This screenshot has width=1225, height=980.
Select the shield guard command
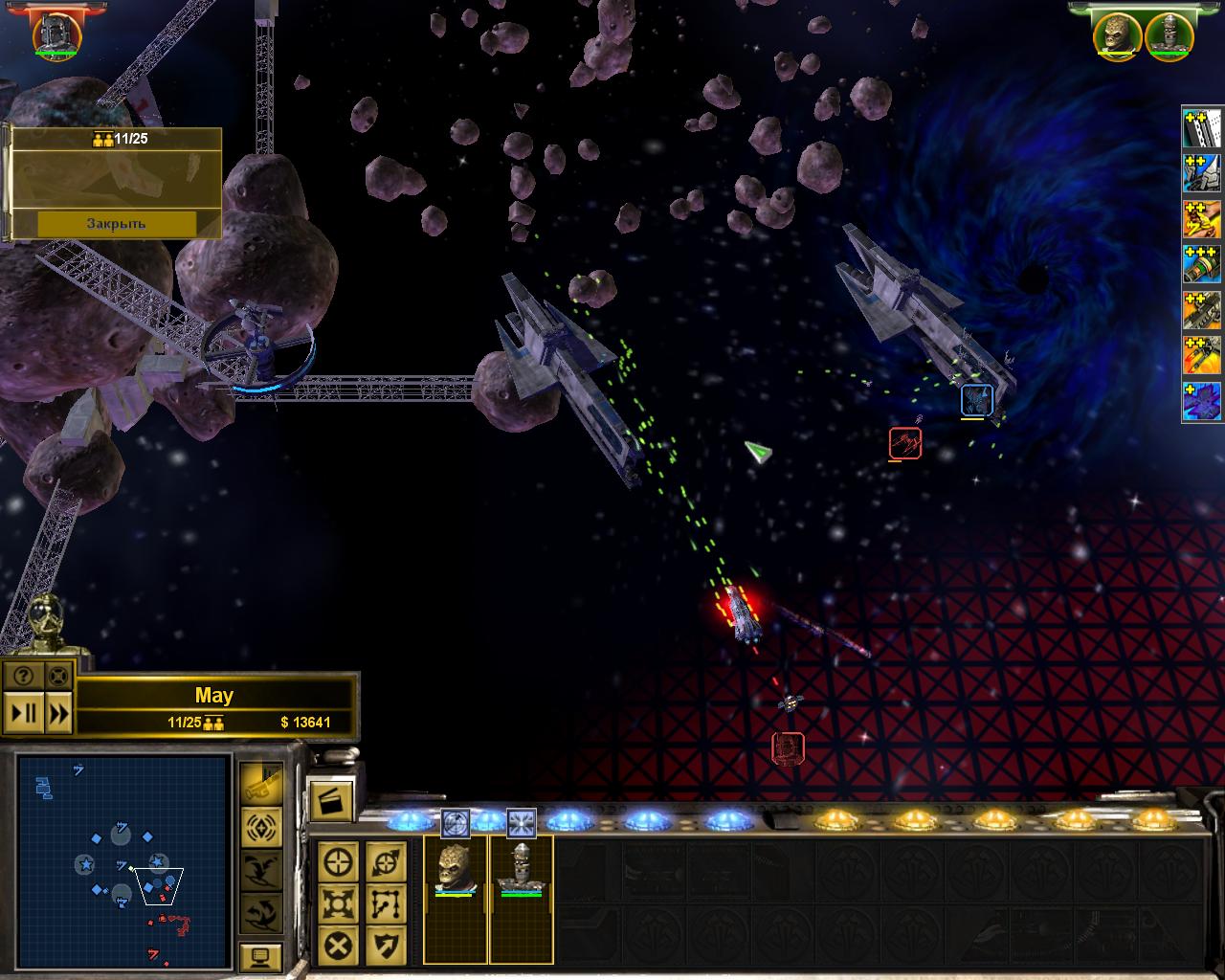[x=386, y=947]
